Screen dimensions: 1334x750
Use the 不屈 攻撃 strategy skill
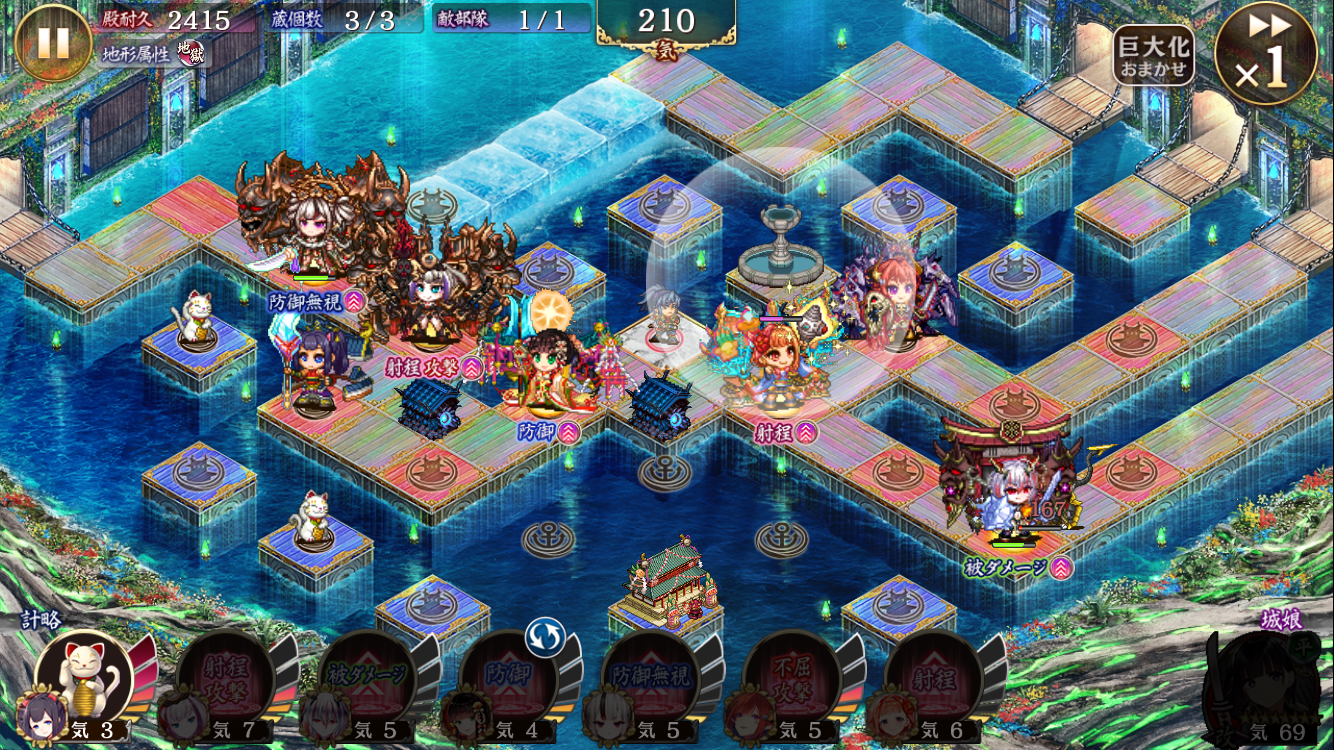tap(791, 682)
